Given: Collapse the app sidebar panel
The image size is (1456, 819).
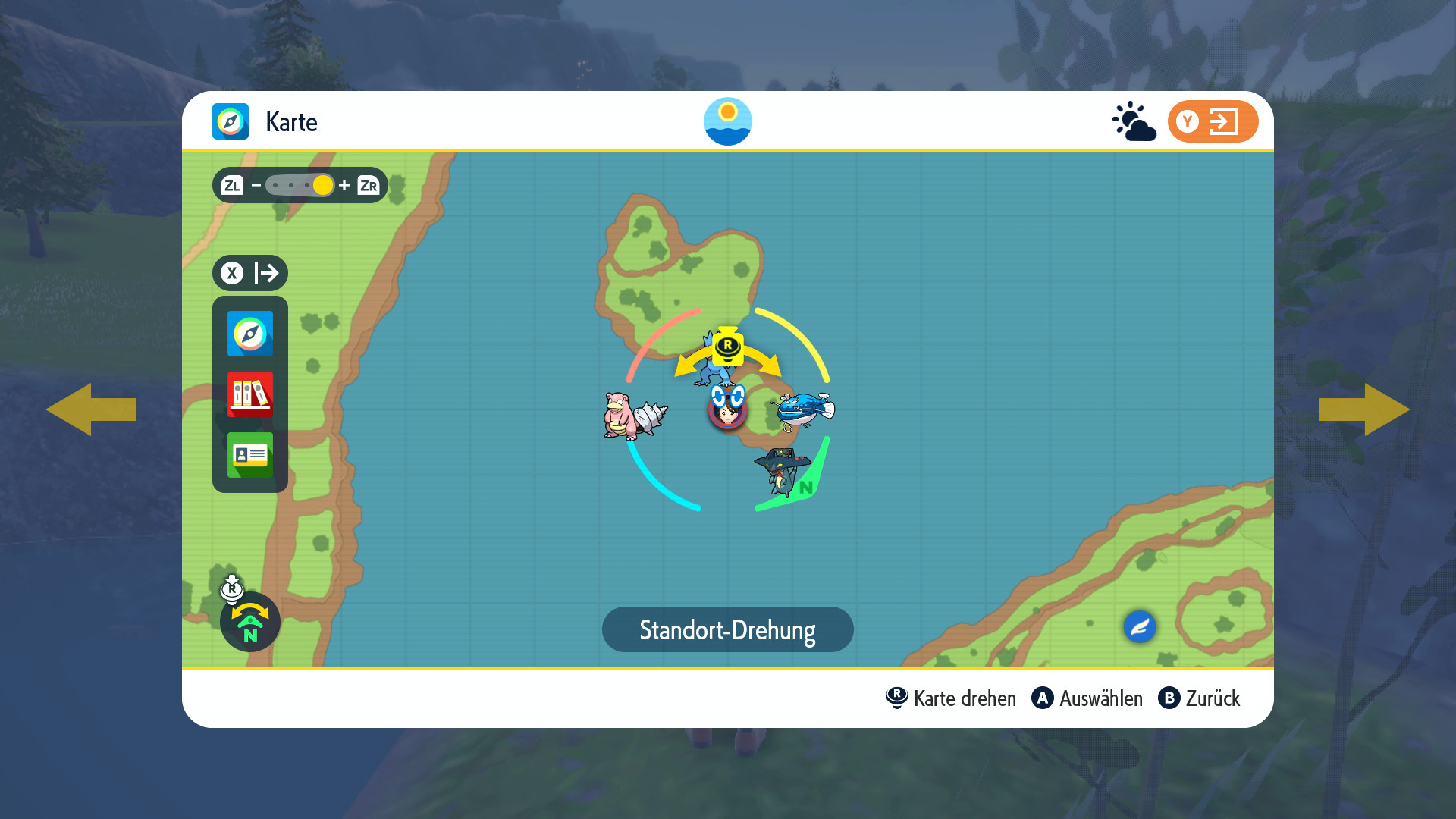Looking at the screenshot, I should (x=249, y=273).
